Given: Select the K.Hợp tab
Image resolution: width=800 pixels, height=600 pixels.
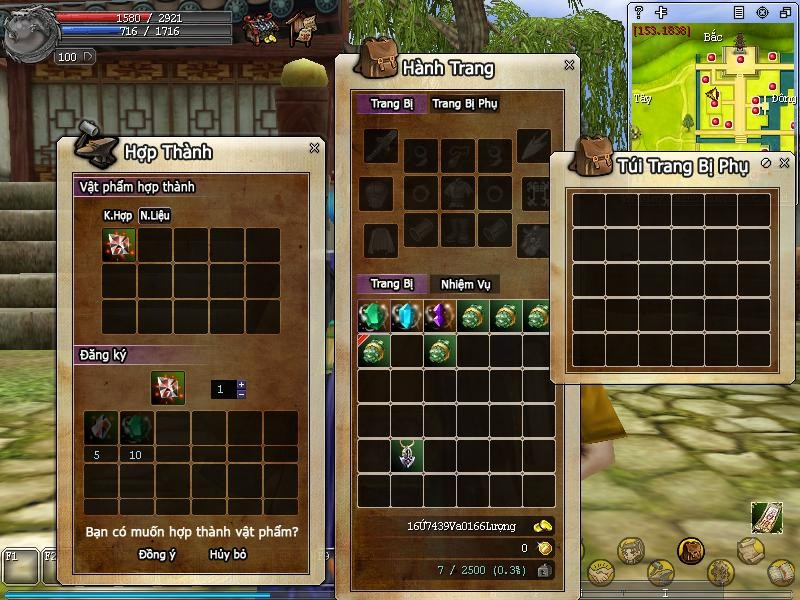Looking at the screenshot, I should (118, 215).
